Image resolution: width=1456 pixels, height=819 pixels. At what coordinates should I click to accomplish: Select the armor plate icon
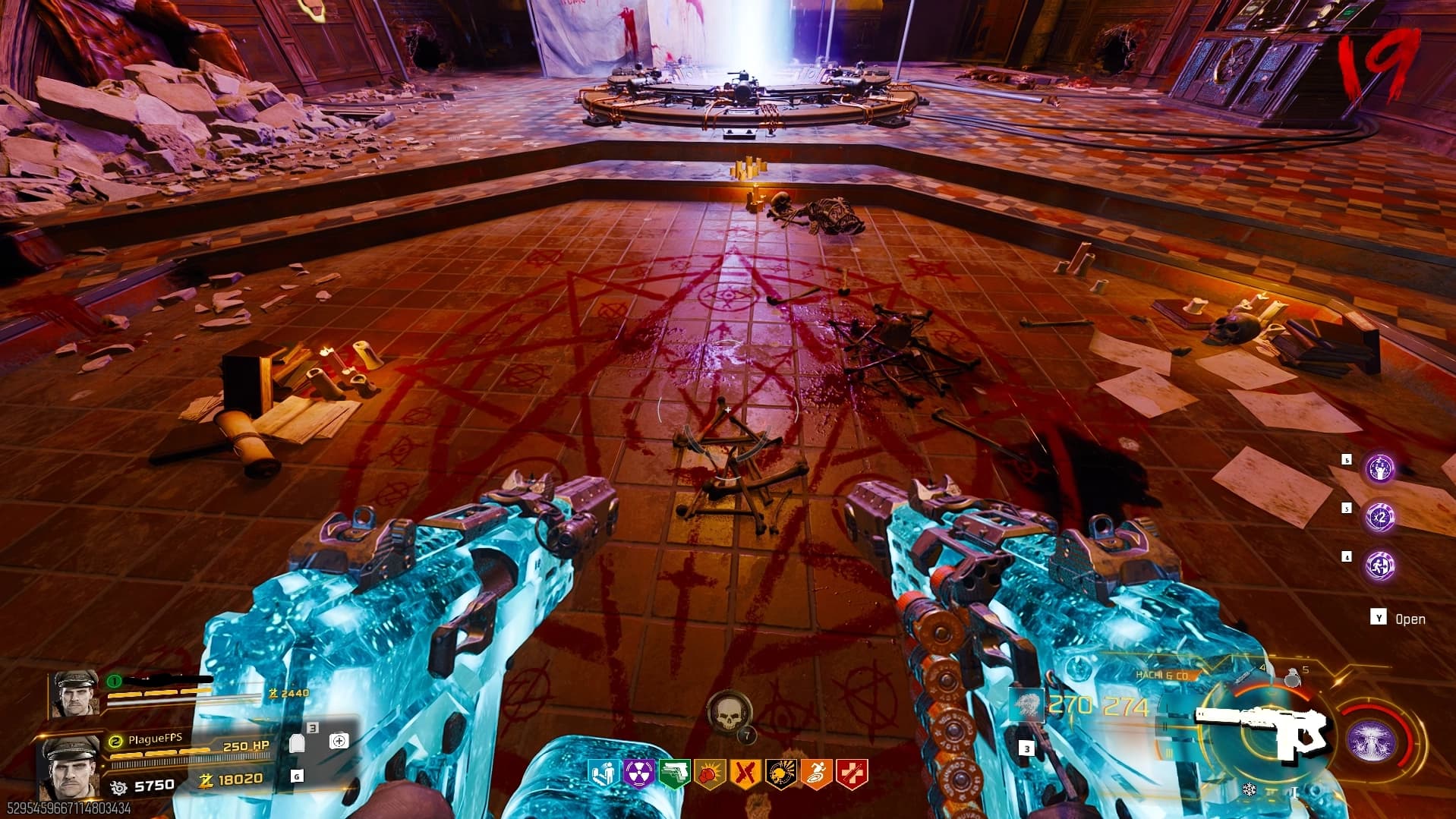(x=298, y=743)
